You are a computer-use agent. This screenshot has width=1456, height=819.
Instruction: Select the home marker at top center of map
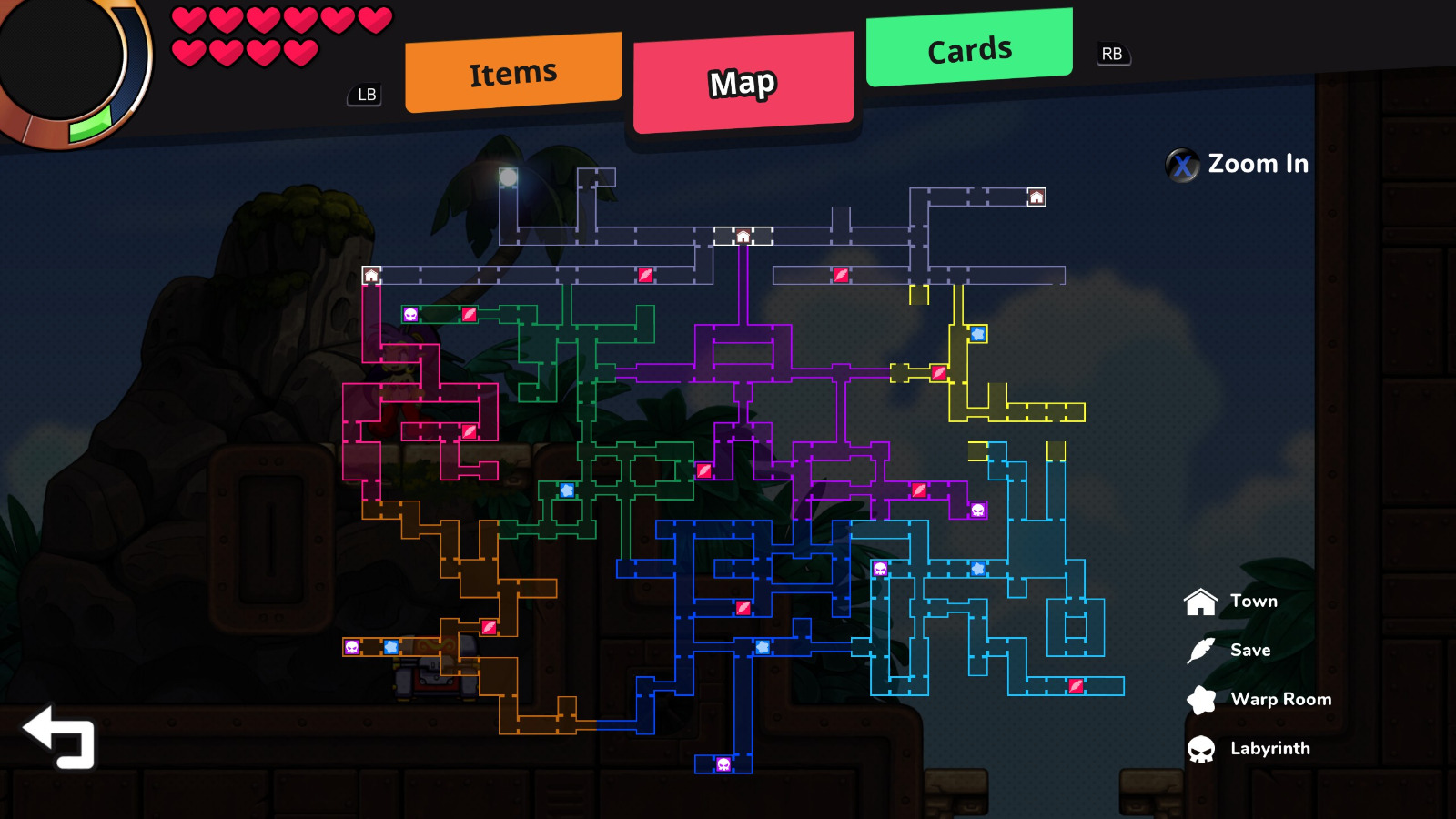coord(744,235)
